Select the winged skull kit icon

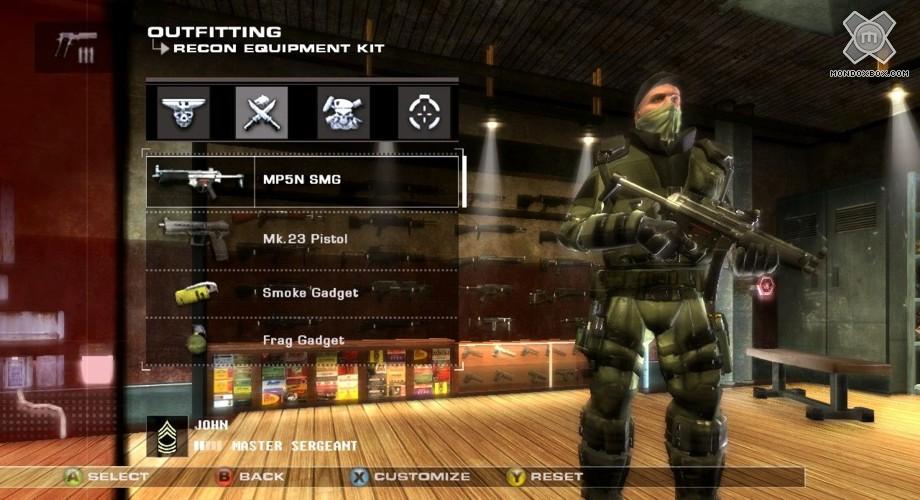click(x=185, y=112)
